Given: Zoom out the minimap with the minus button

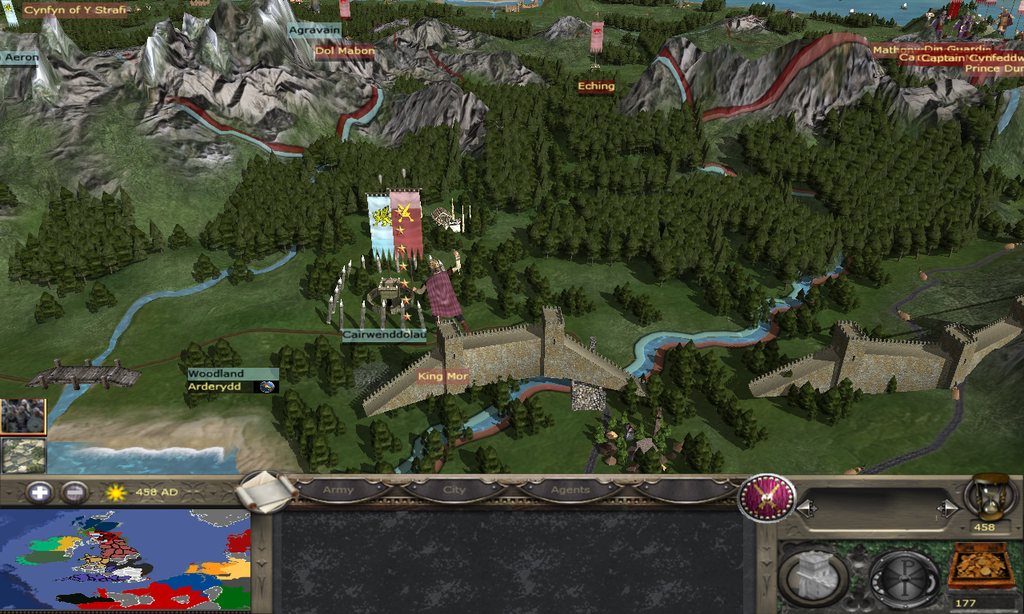Looking at the screenshot, I should pyautogui.click(x=74, y=492).
